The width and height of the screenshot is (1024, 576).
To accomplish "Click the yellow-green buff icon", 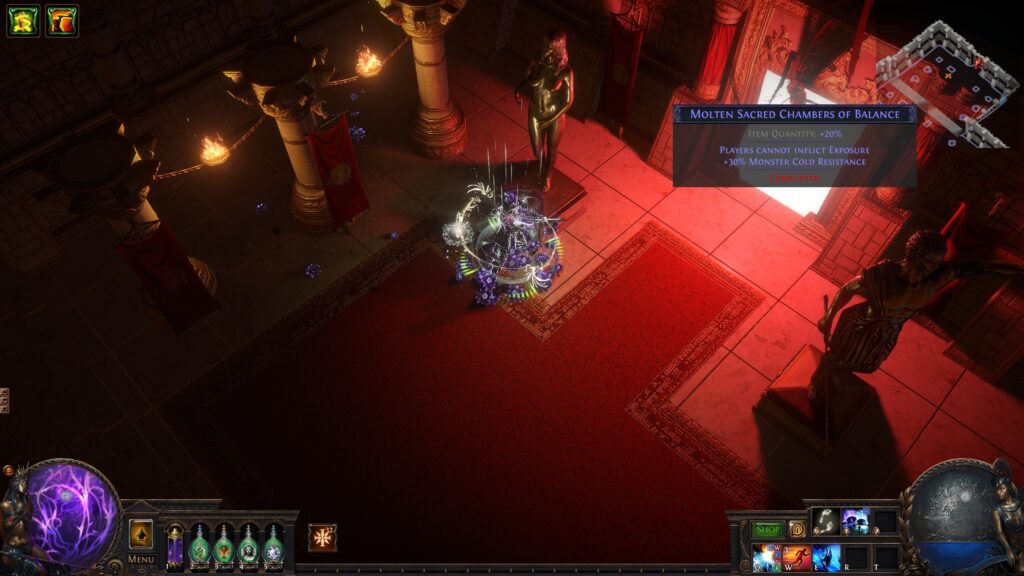I will click(x=23, y=21).
